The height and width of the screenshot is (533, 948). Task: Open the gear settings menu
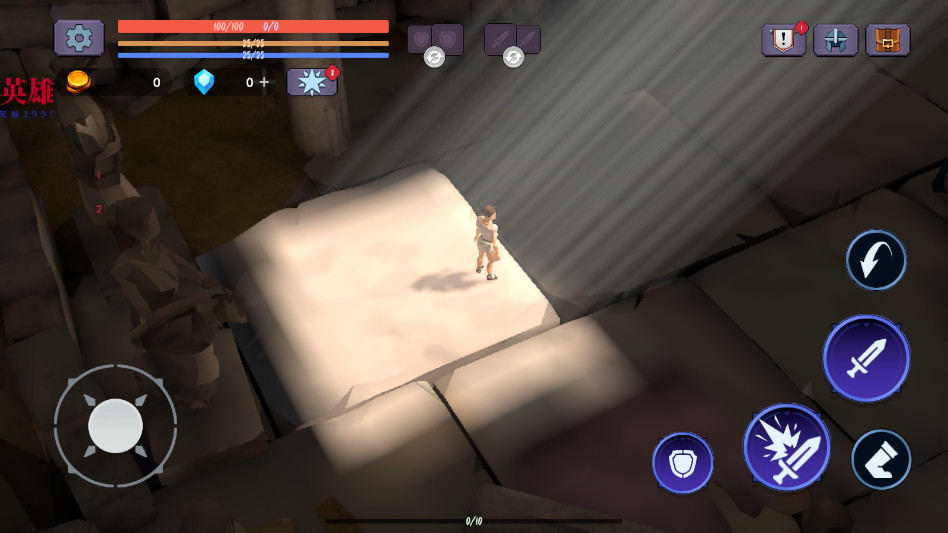(x=79, y=38)
